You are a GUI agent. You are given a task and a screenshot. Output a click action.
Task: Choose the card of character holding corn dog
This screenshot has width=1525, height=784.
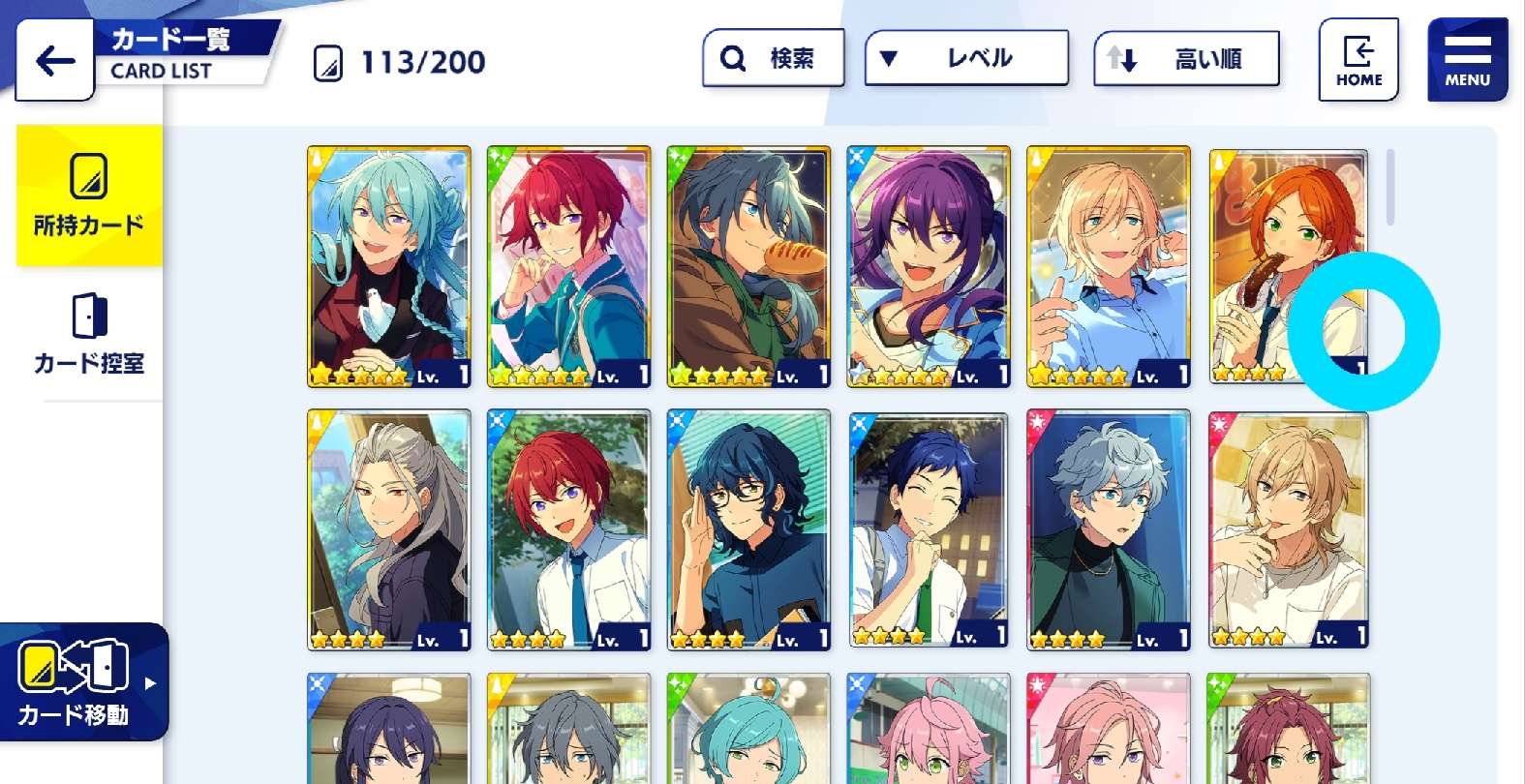(748, 266)
